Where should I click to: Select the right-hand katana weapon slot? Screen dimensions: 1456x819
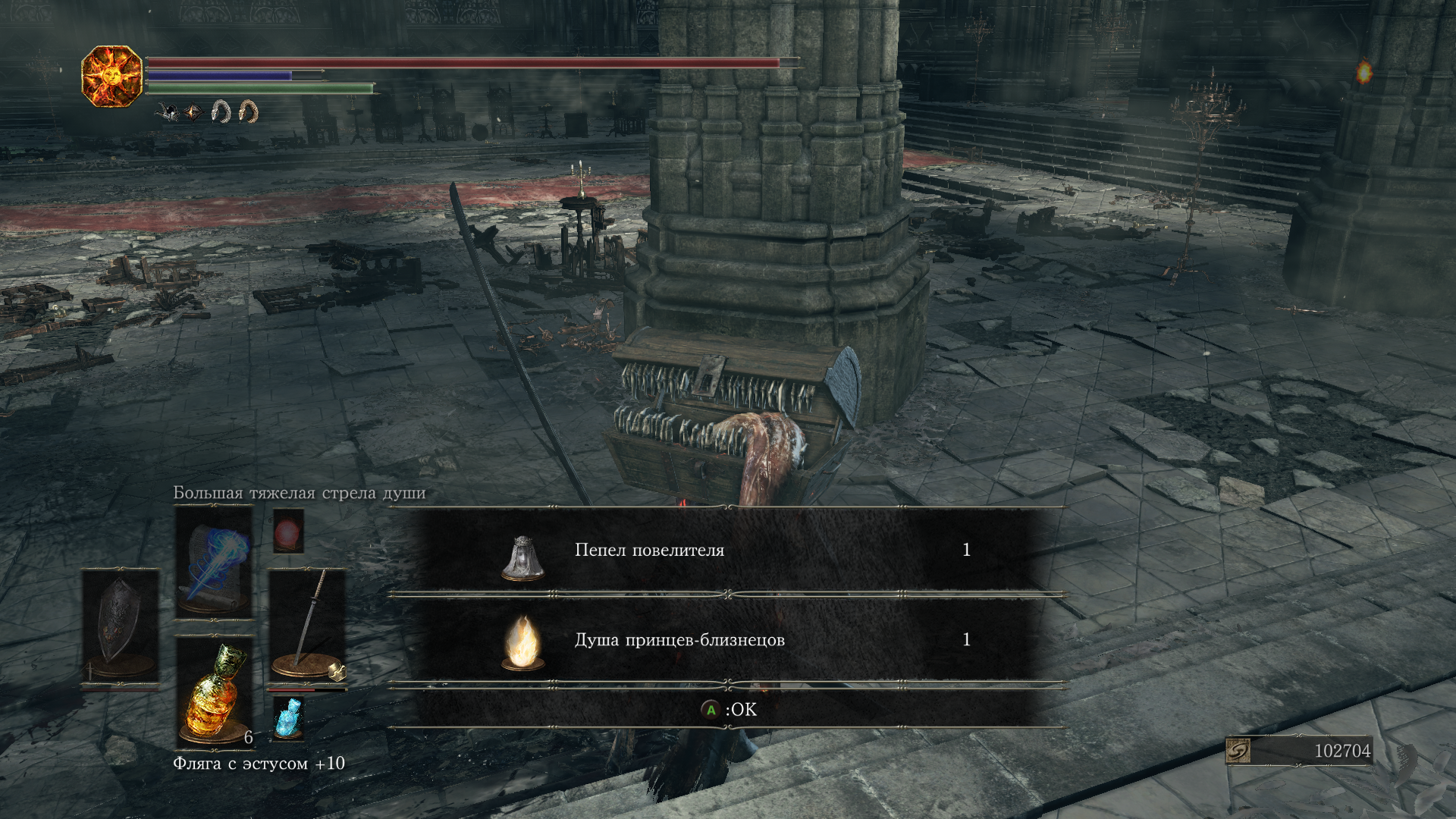pyautogui.click(x=307, y=628)
